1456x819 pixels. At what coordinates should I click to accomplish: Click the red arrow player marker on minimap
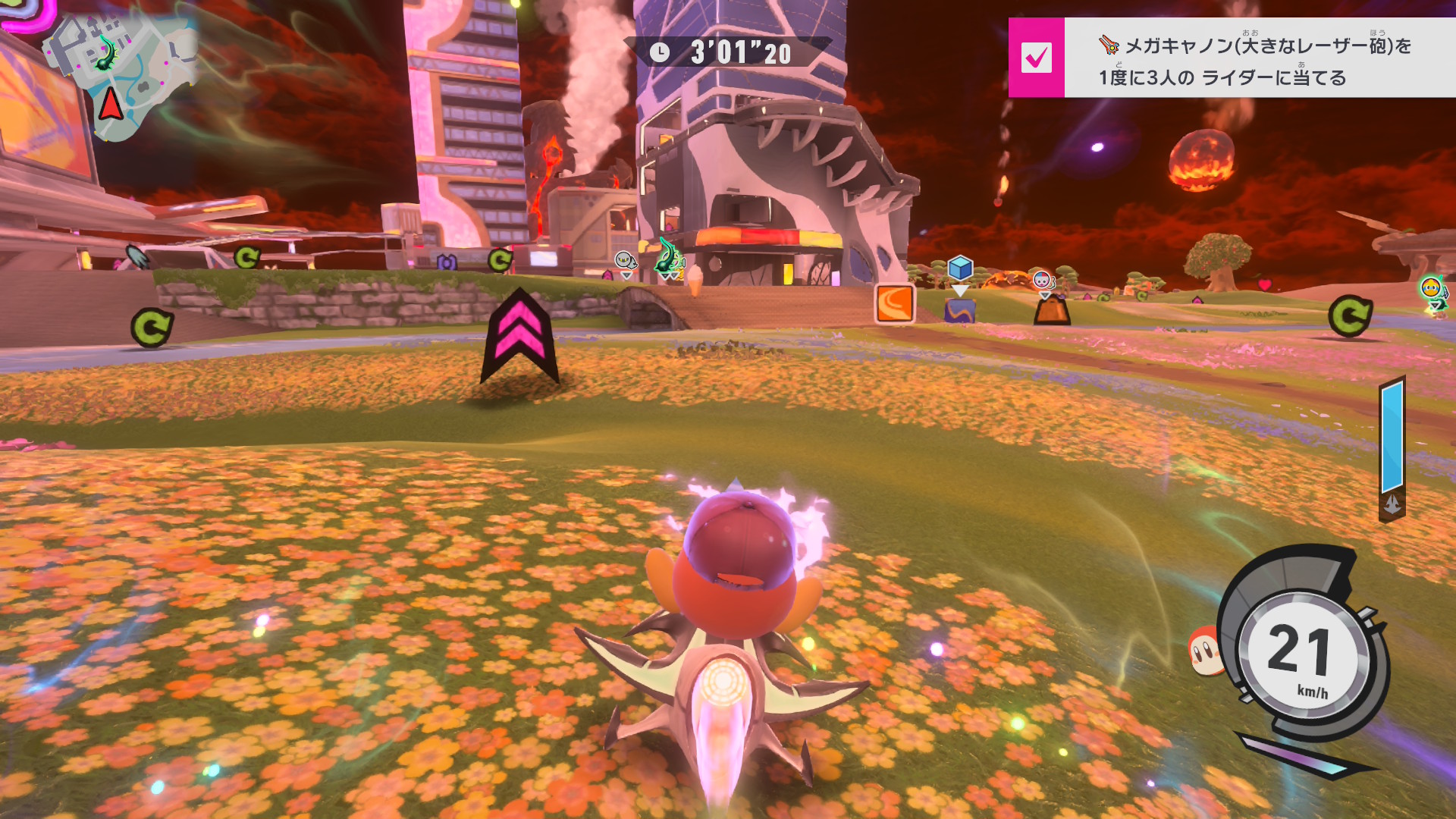tap(111, 104)
